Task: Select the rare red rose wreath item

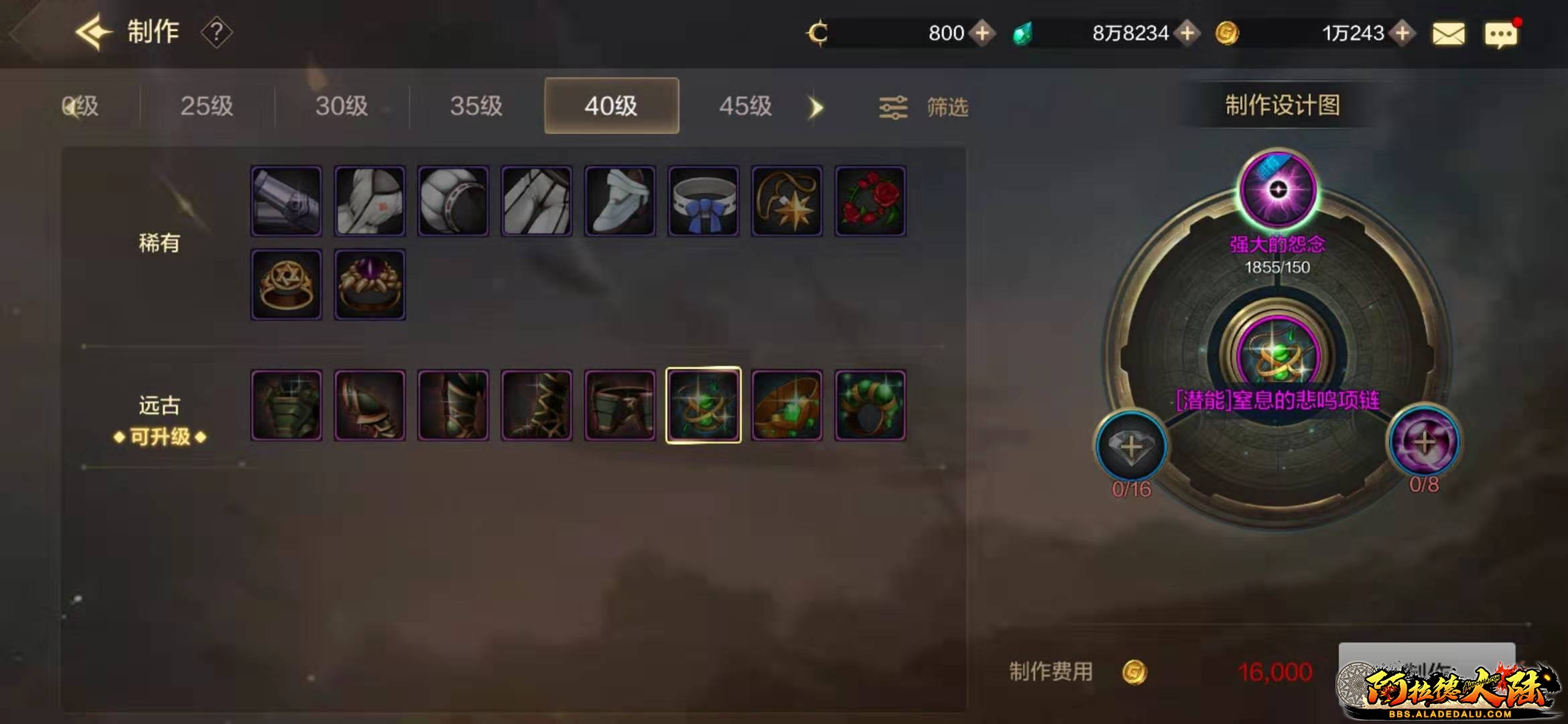Action: click(x=870, y=201)
